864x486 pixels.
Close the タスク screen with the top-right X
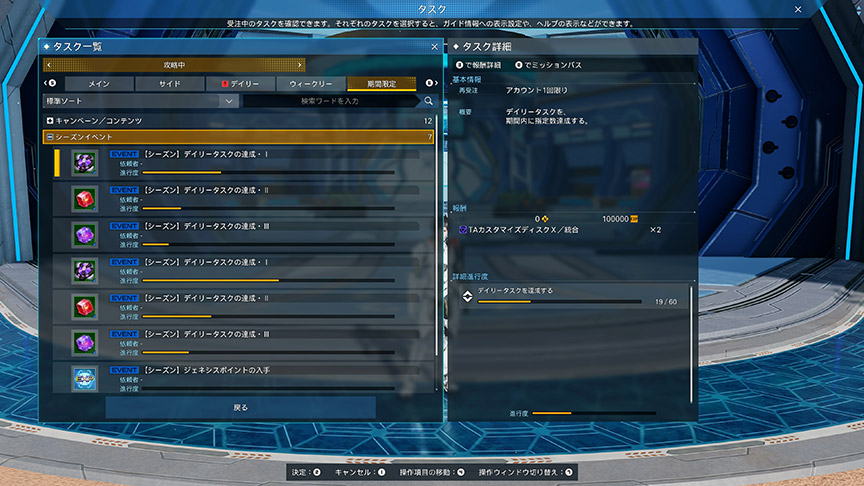(x=797, y=9)
